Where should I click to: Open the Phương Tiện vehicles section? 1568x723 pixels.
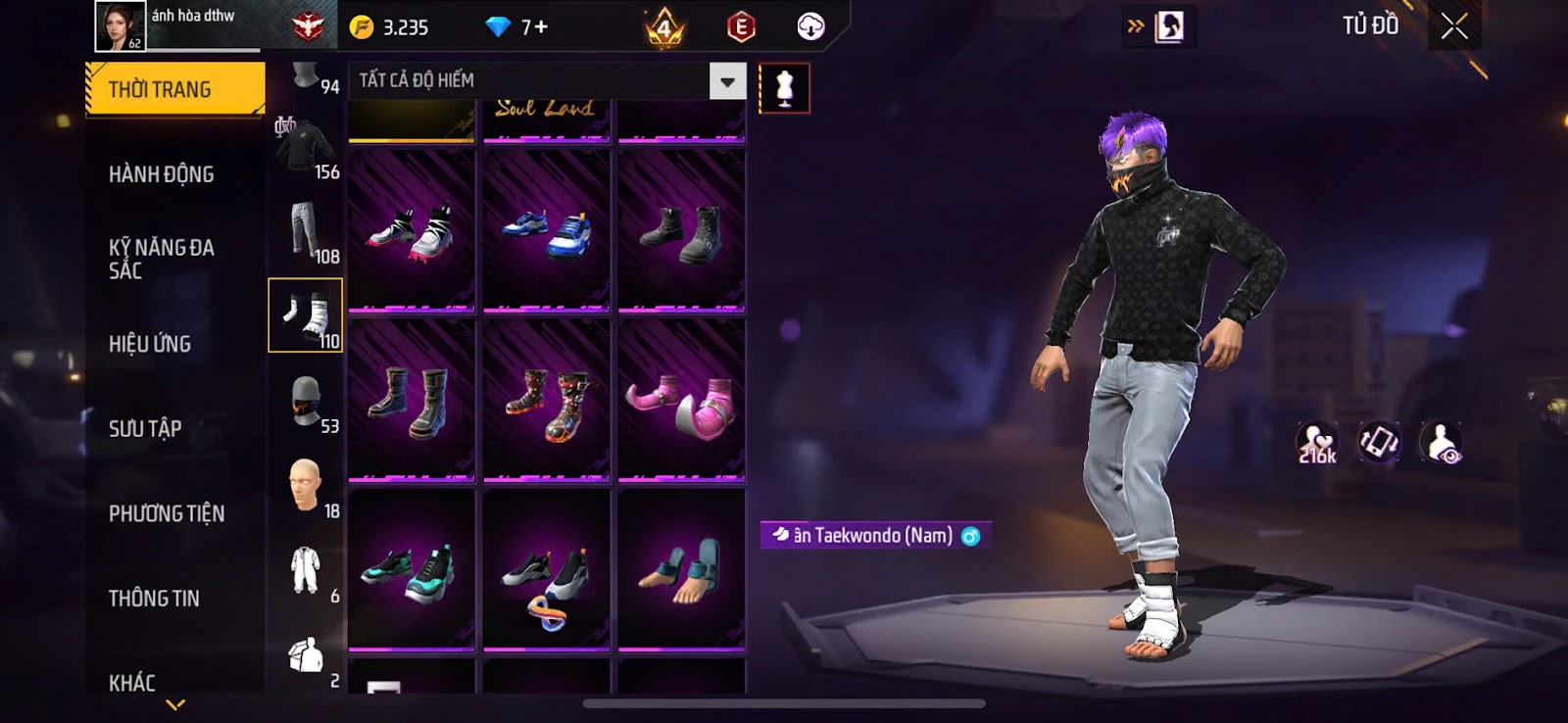coord(167,513)
